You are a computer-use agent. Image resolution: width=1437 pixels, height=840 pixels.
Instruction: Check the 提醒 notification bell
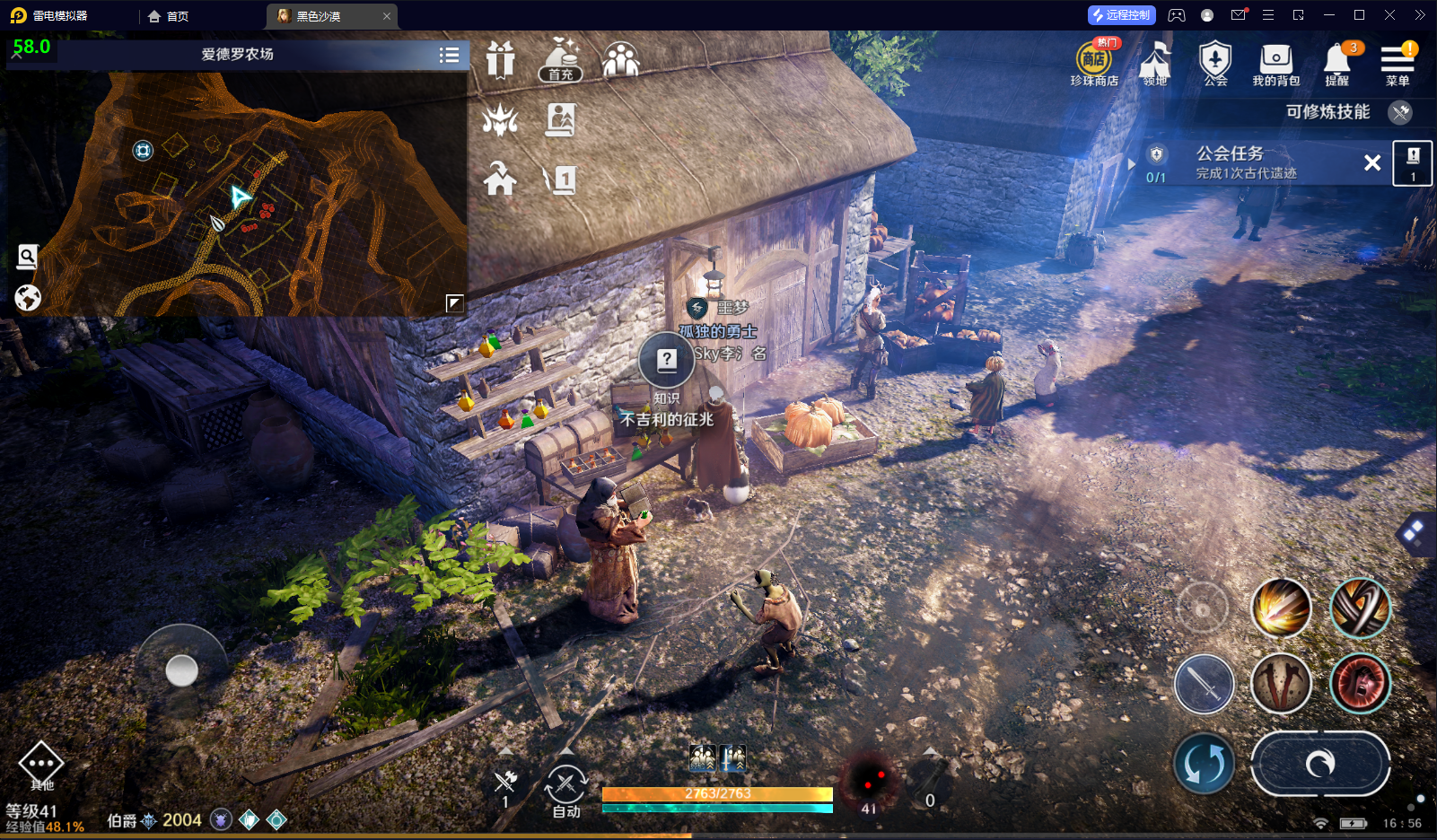pyautogui.click(x=1336, y=63)
